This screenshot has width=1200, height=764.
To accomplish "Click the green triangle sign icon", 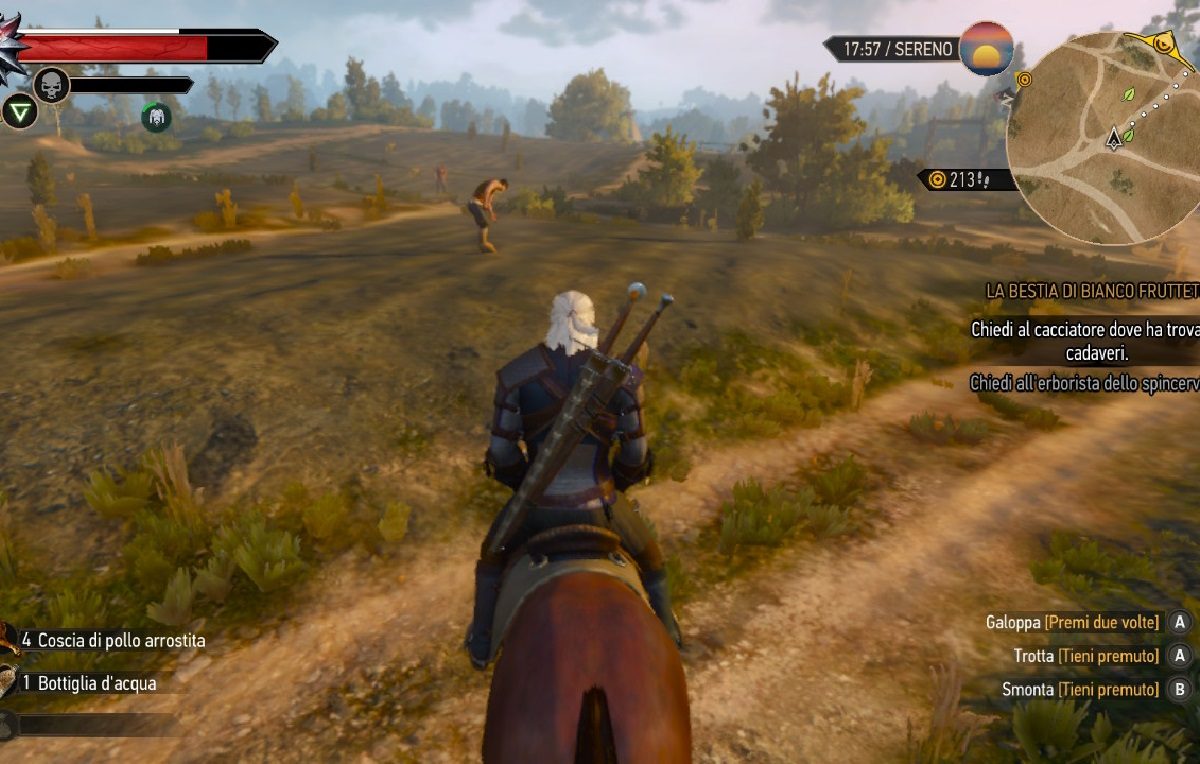I will coord(18,111).
